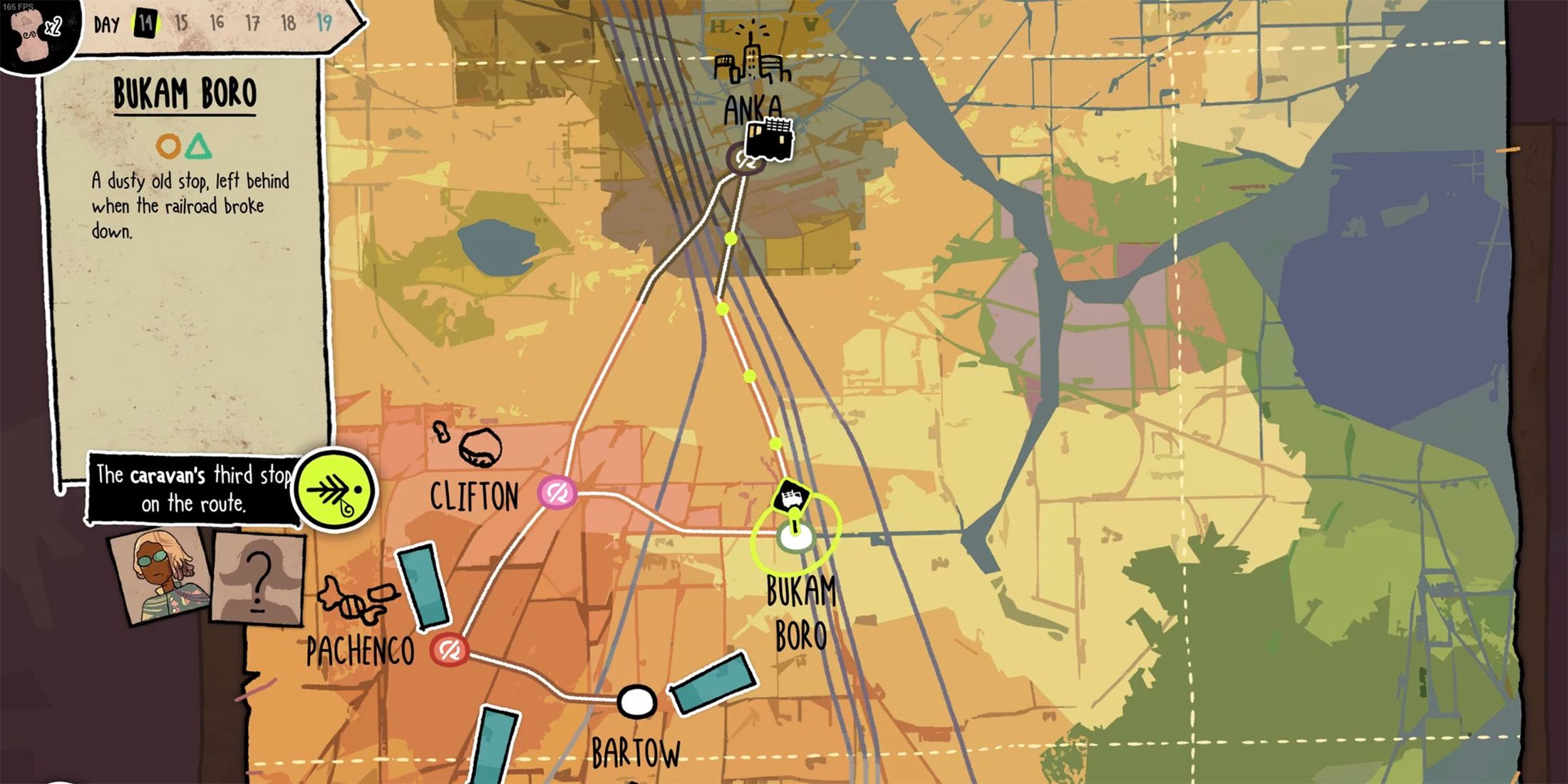This screenshot has height=784, width=1568.
Task: Click the caravan truck icon at Anka
Action: (x=768, y=140)
